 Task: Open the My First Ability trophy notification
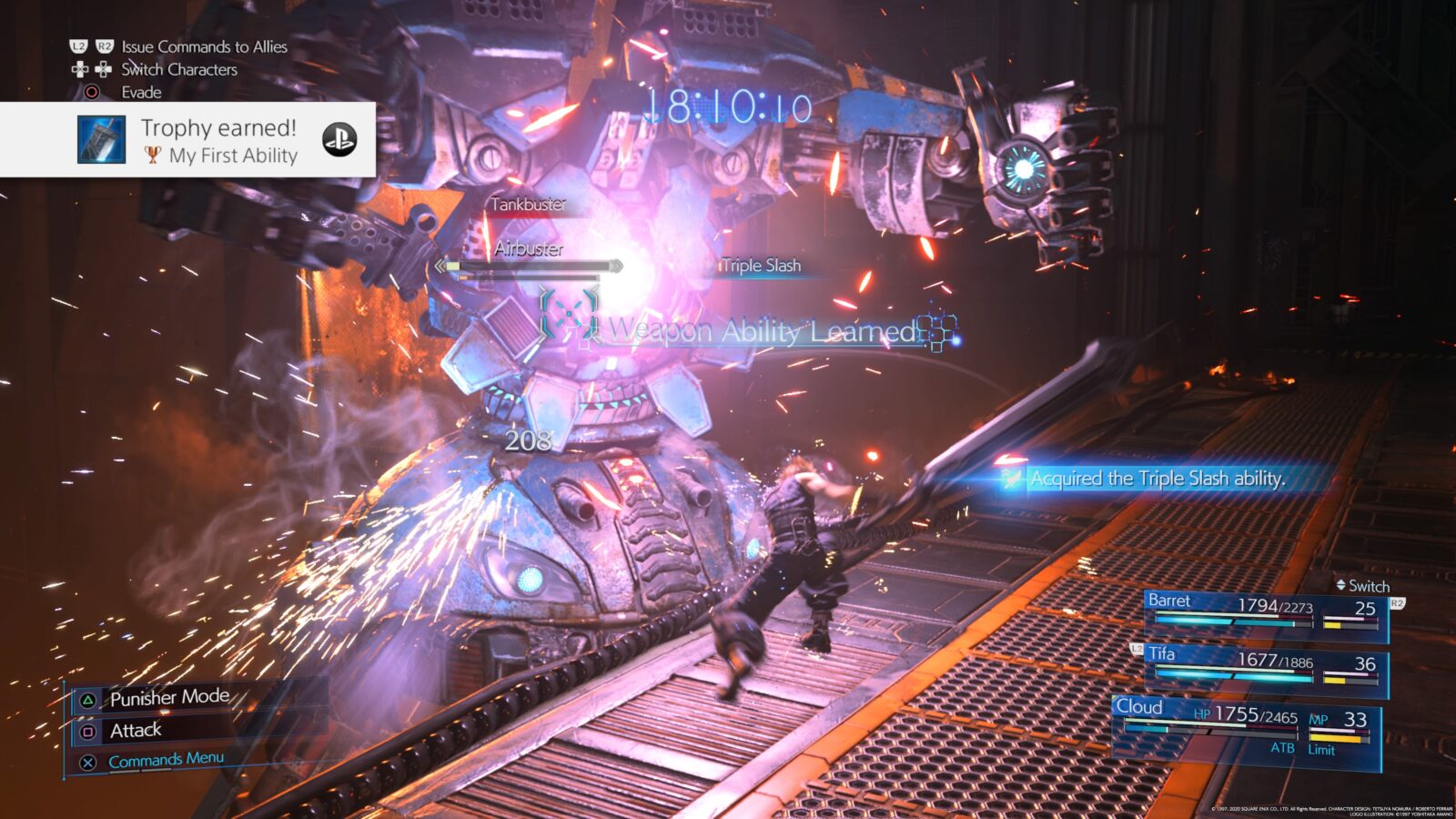[218, 140]
